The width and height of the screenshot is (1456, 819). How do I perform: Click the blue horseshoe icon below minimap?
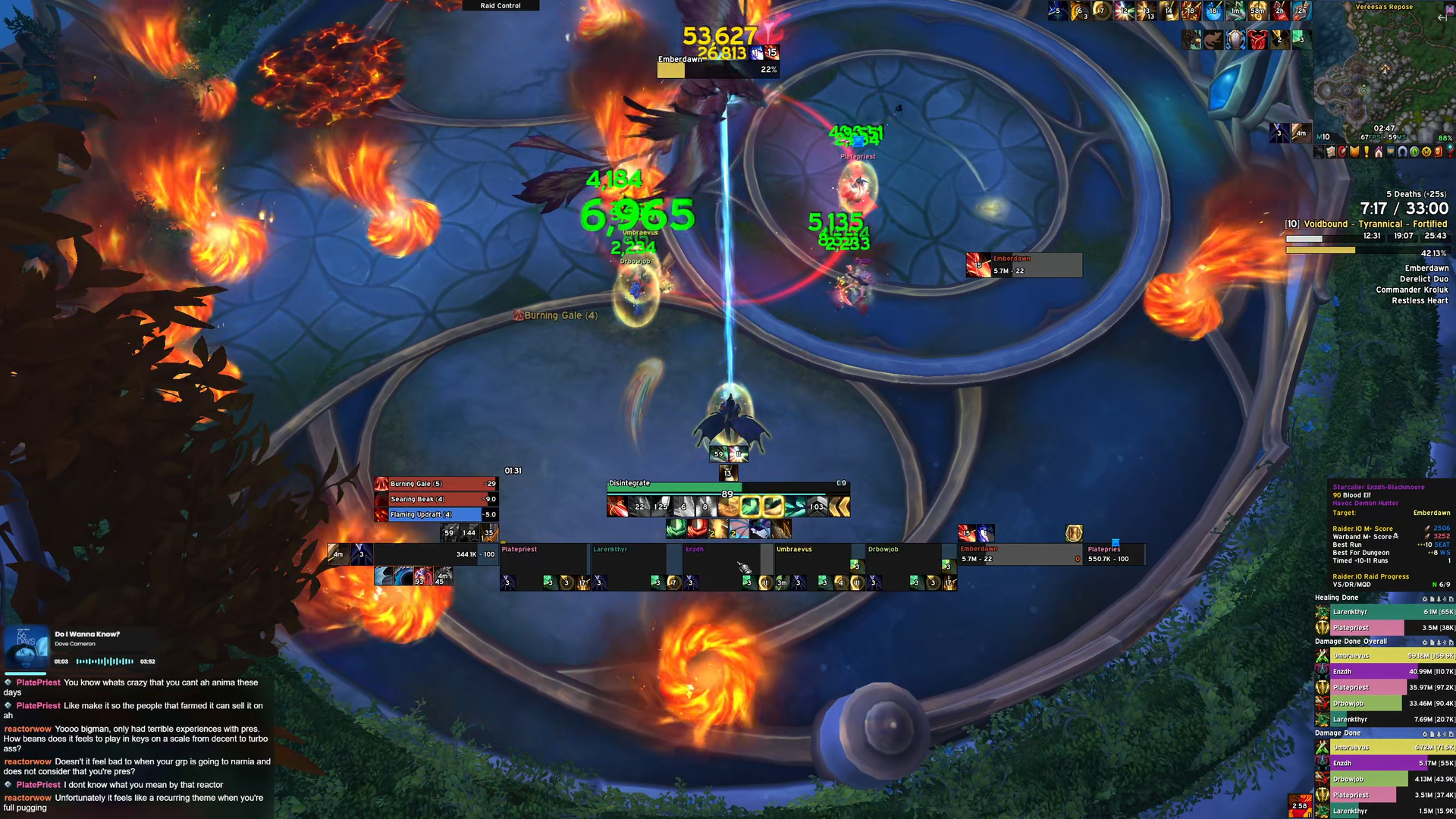click(1402, 152)
